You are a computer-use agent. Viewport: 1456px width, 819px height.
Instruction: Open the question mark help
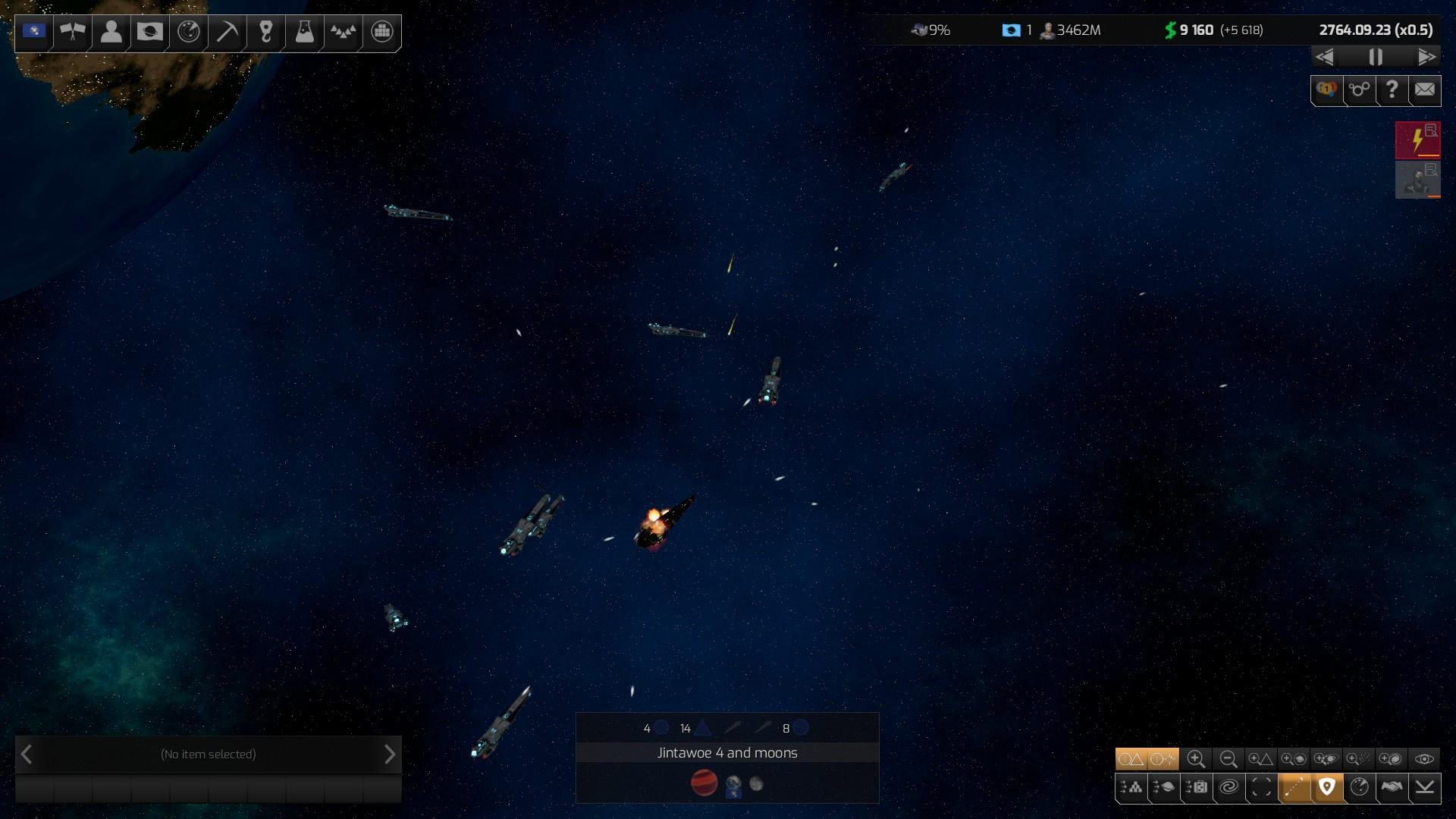click(x=1392, y=90)
